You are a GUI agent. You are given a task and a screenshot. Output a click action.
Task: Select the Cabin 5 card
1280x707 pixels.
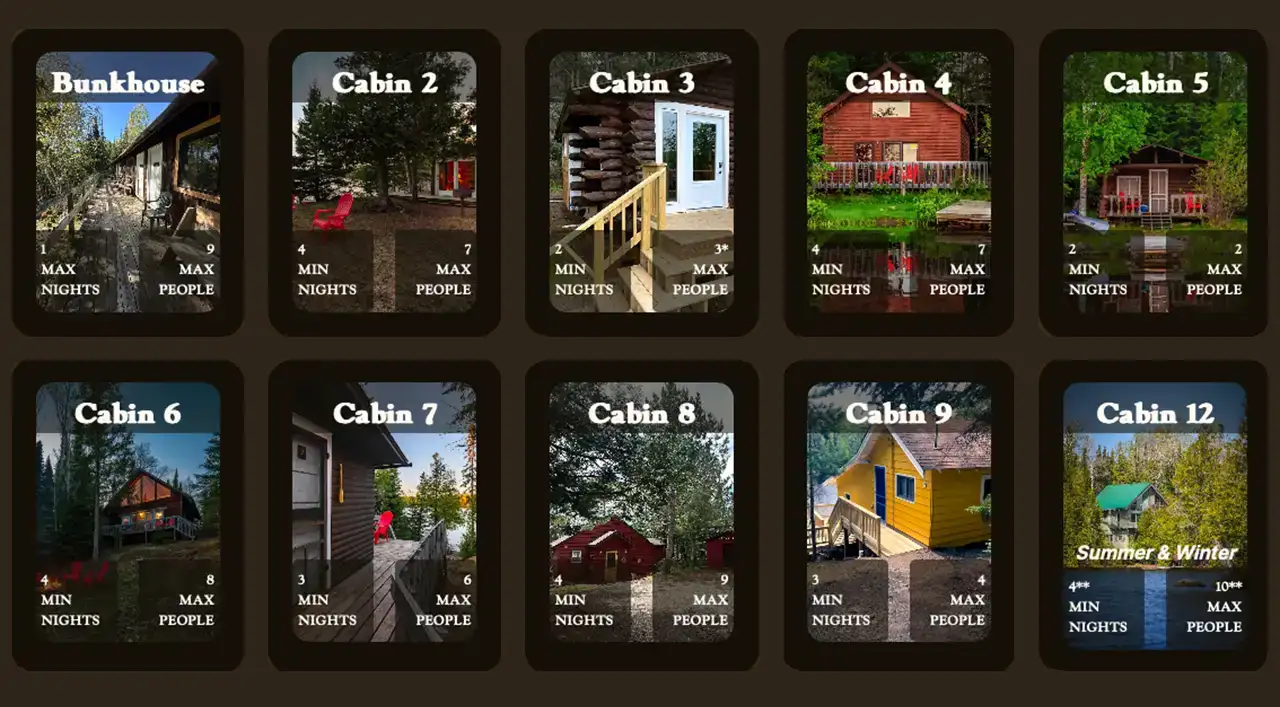(1154, 182)
